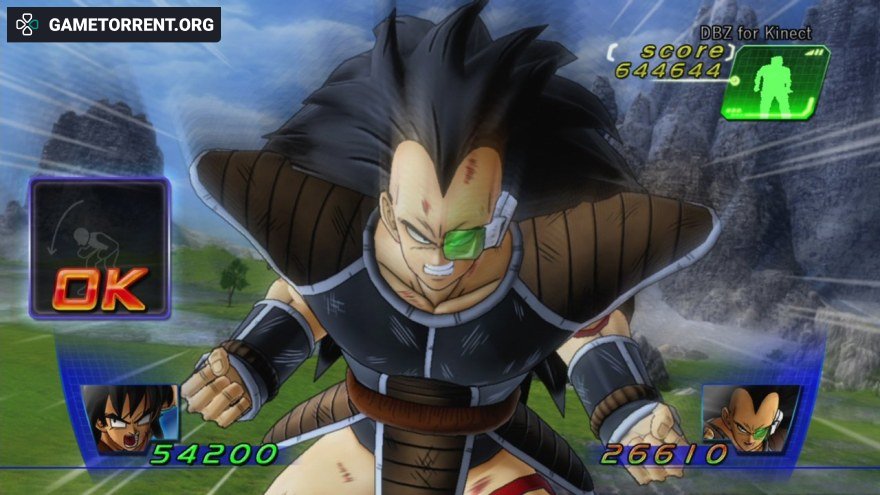The height and width of the screenshot is (495, 880).
Task: Select the scouter-wearing opponent portrait
Action: (750, 417)
